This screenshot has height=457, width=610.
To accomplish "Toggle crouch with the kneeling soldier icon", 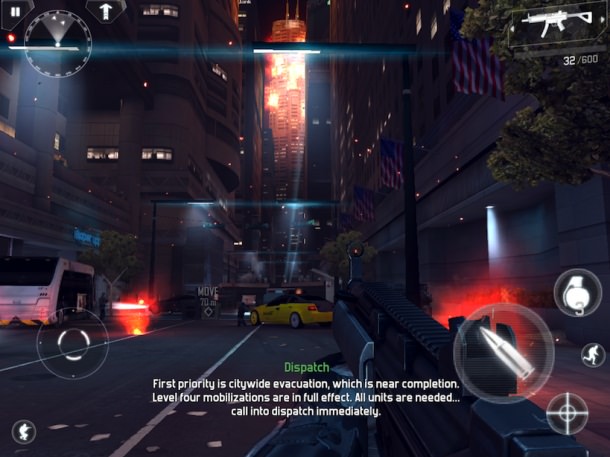I will click(24, 431).
